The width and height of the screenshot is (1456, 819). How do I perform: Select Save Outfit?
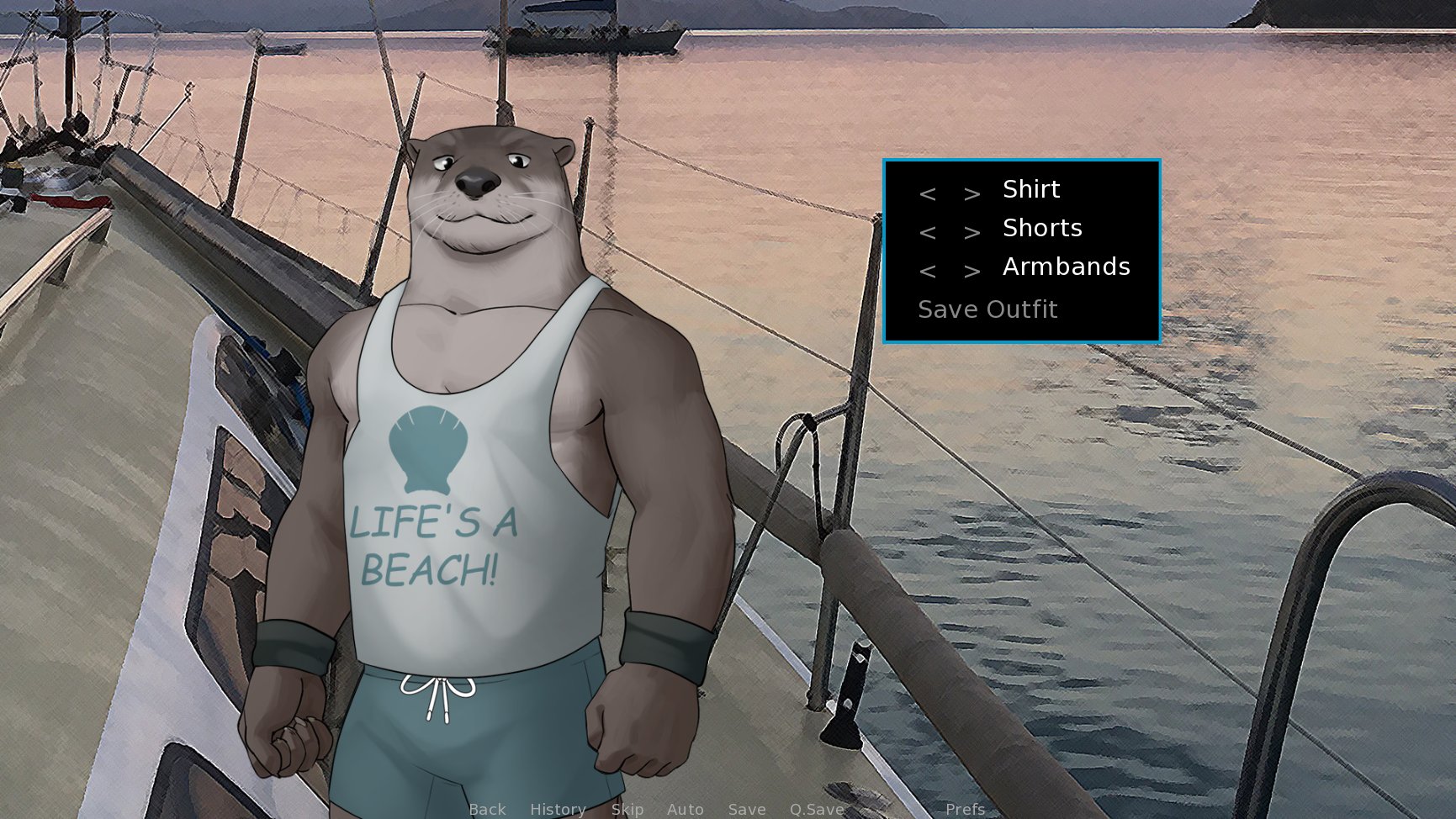click(x=987, y=308)
